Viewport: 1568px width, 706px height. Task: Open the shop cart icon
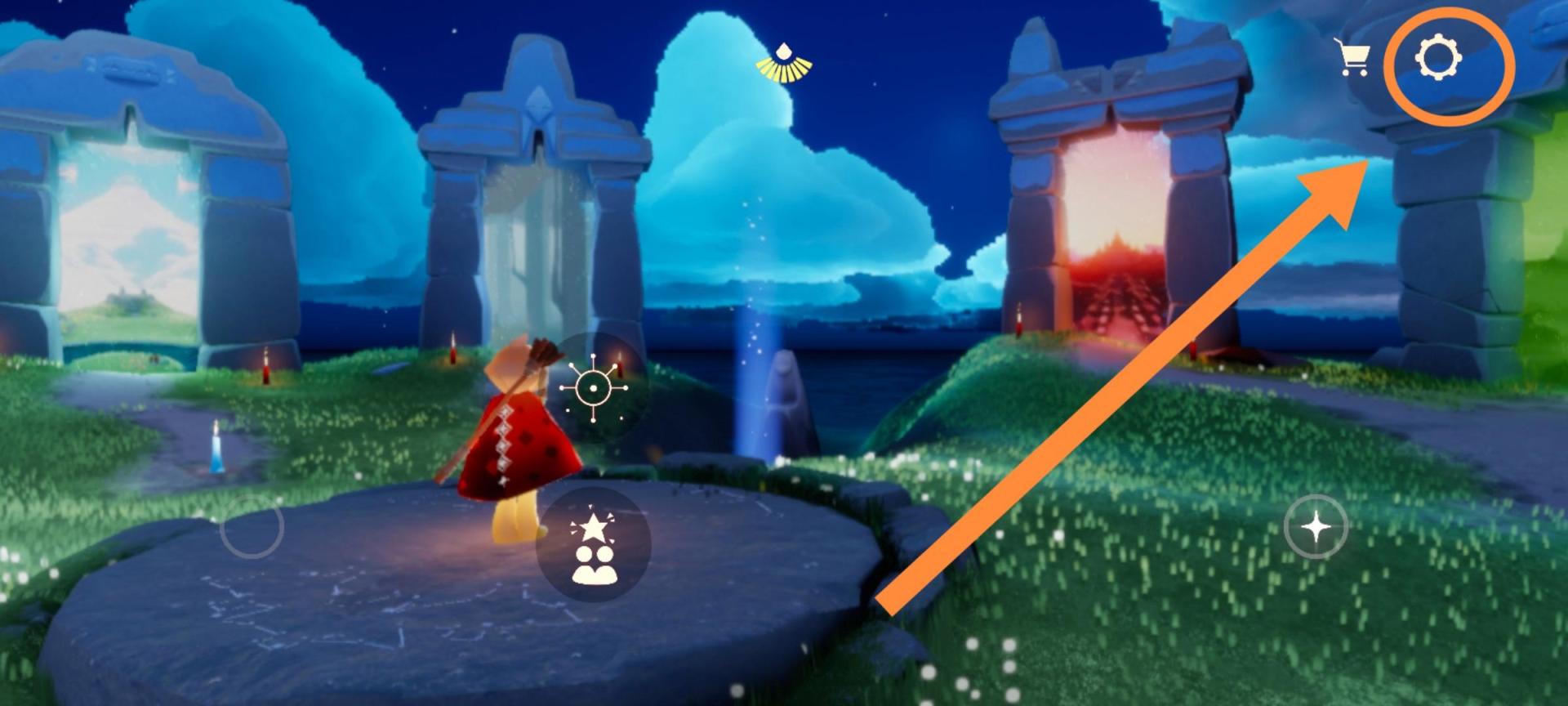1354,58
